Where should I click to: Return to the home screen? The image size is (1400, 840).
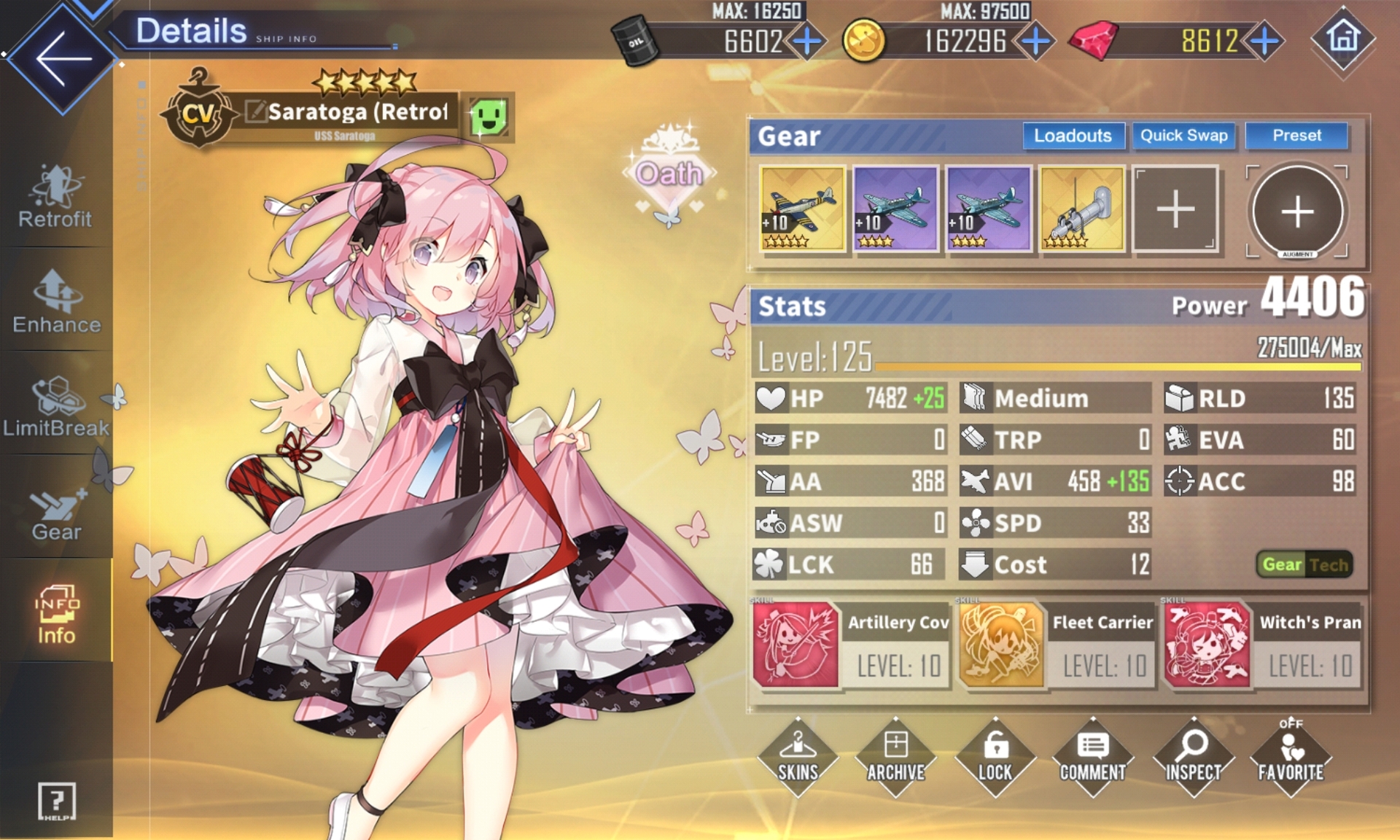[1343, 38]
